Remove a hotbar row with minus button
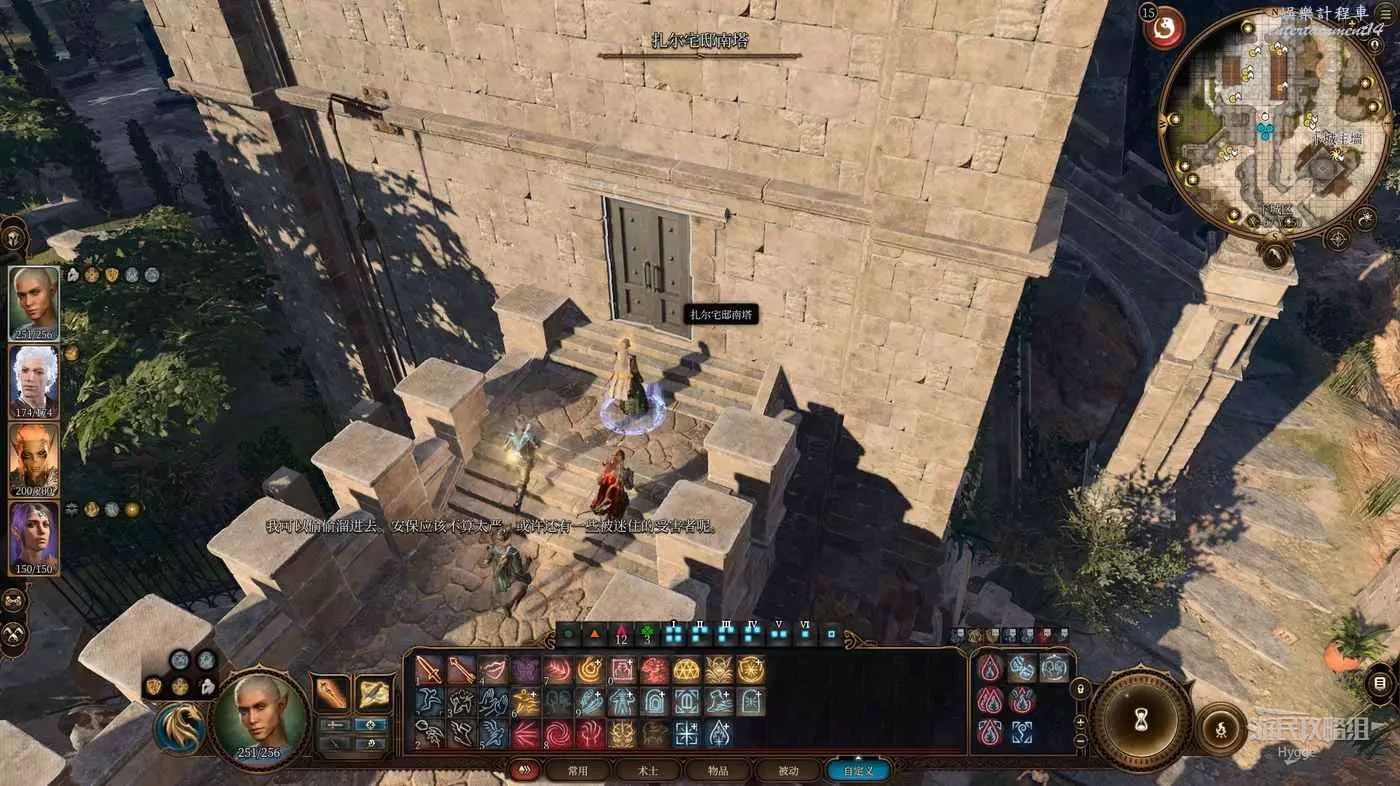The height and width of the screenshot is (786, 1400). point(1080,741)
